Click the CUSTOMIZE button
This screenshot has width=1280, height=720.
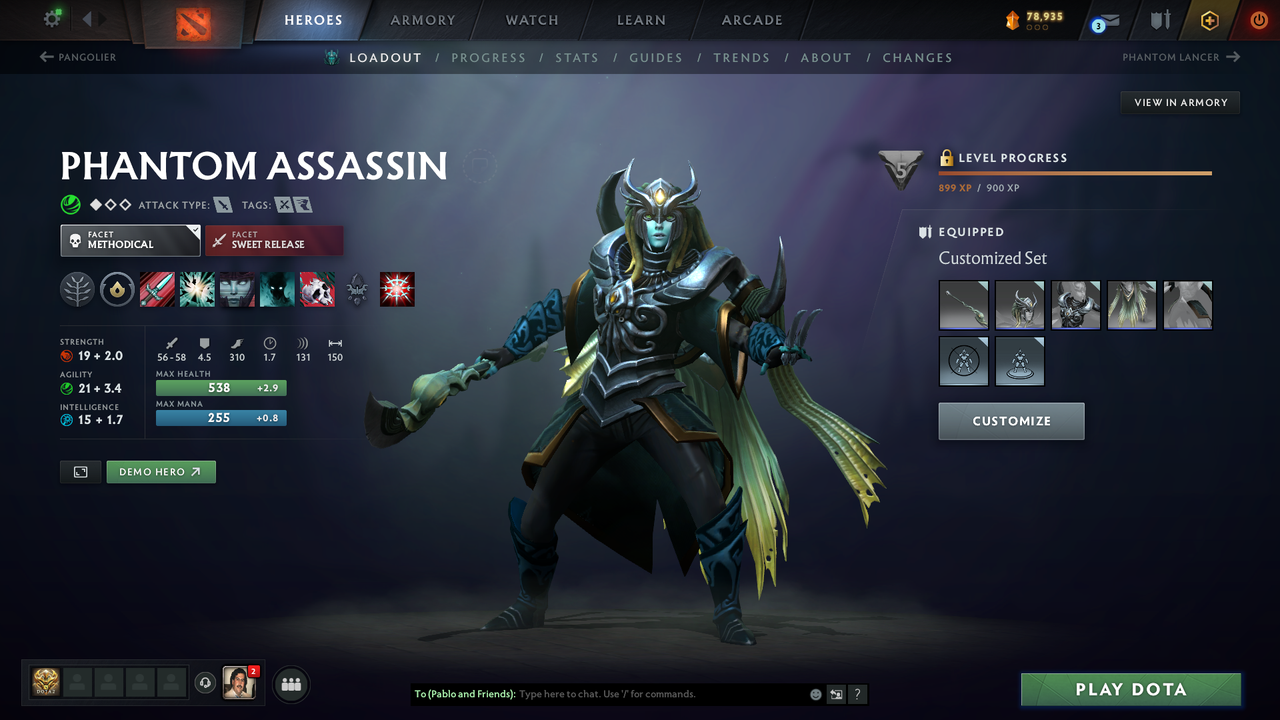coord(1011,421)
